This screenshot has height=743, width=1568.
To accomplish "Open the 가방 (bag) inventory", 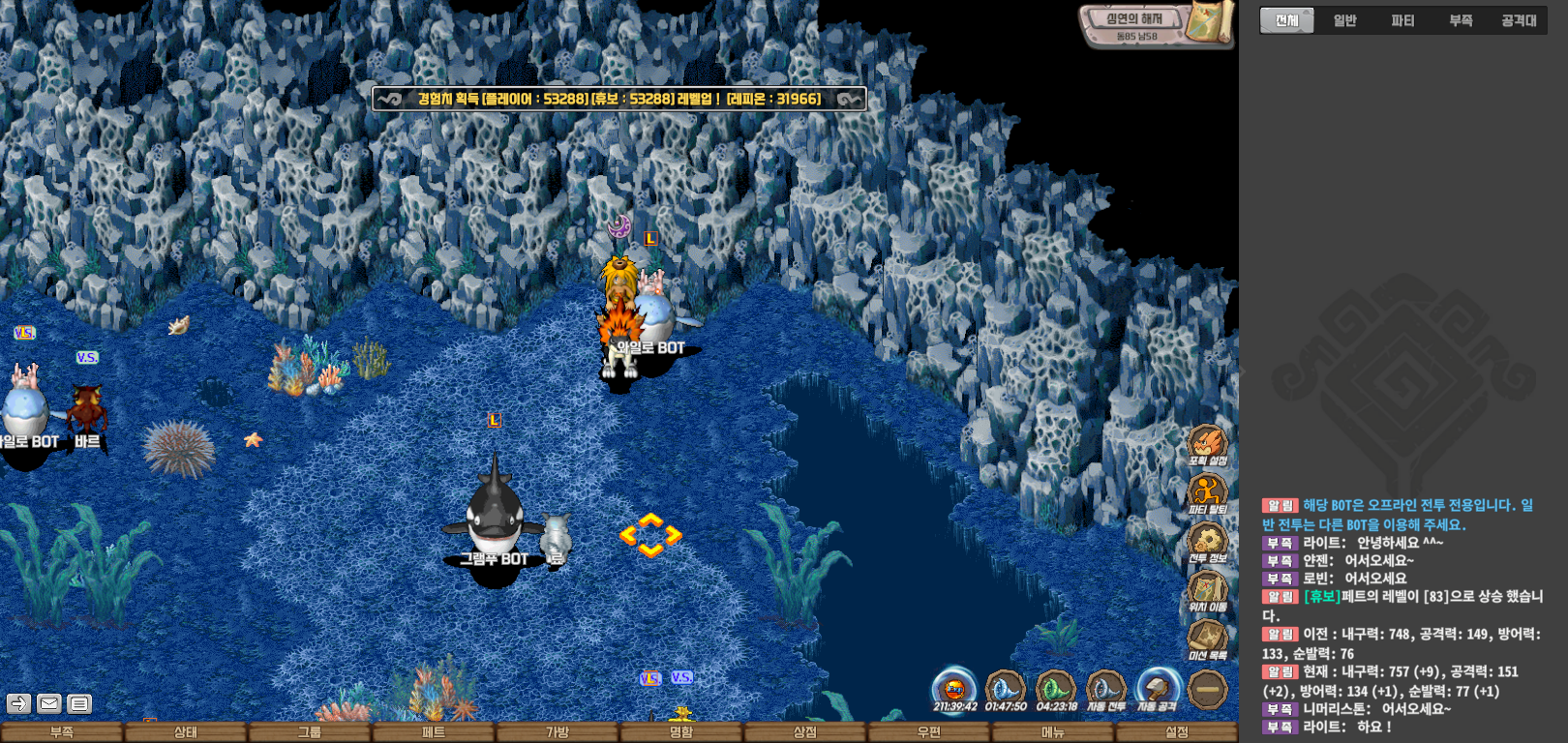I will [x=557, y=732].
